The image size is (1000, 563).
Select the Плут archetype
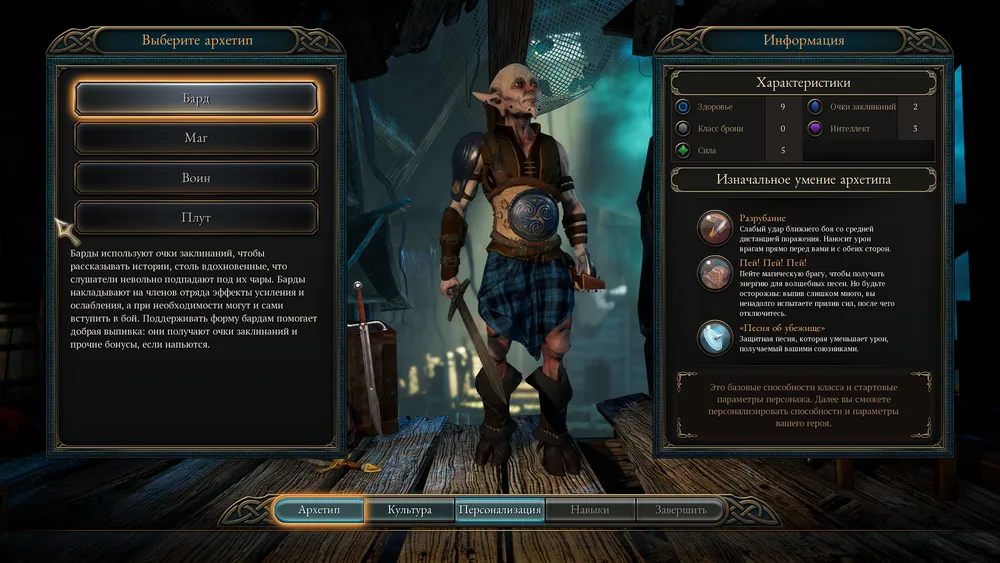(196, 217)
